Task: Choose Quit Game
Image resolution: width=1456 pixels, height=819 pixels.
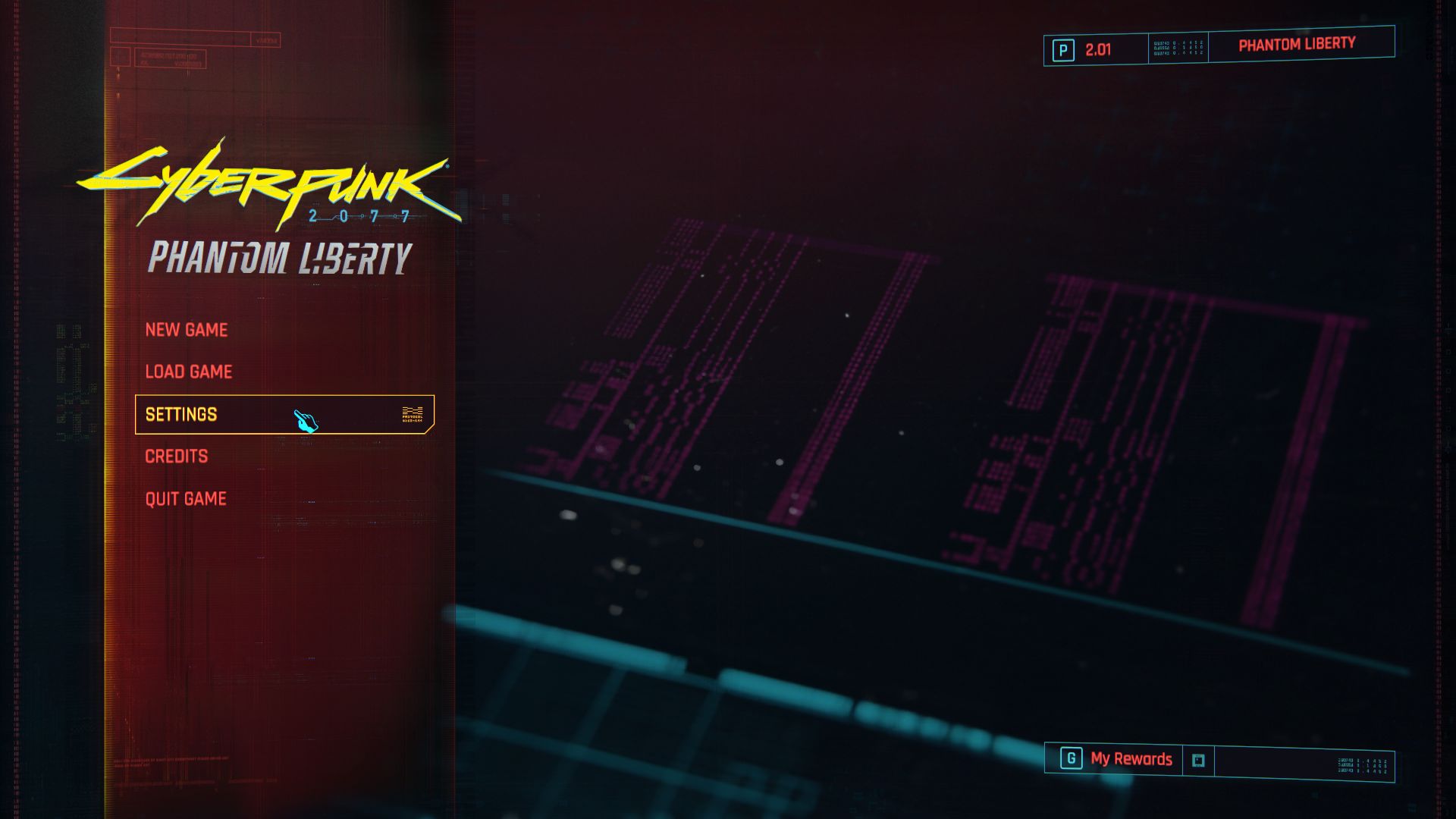Action: point(186,499)
